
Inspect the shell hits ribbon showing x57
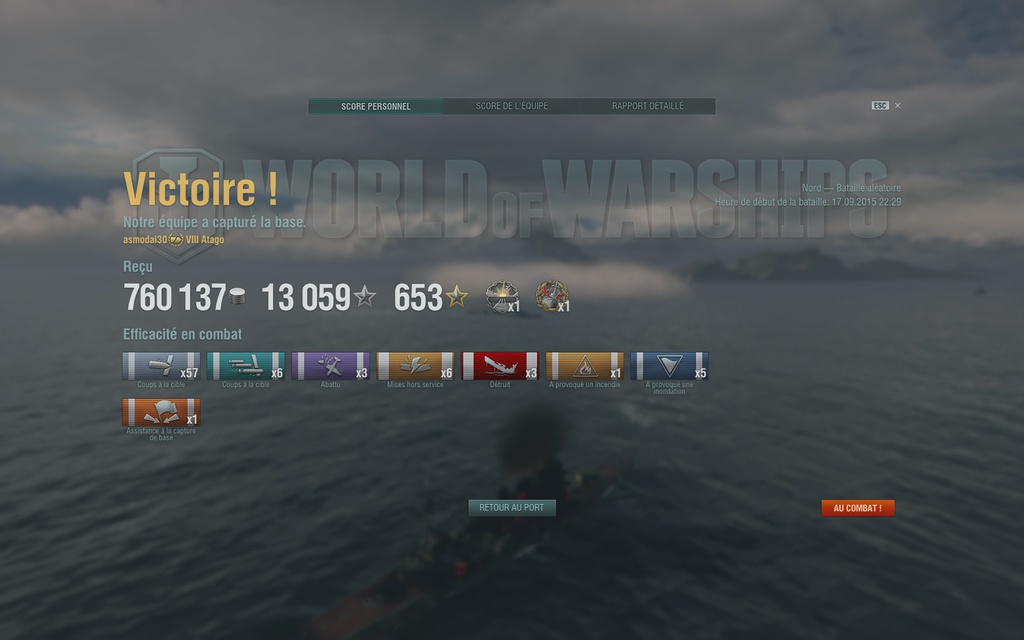click(161, 366)
